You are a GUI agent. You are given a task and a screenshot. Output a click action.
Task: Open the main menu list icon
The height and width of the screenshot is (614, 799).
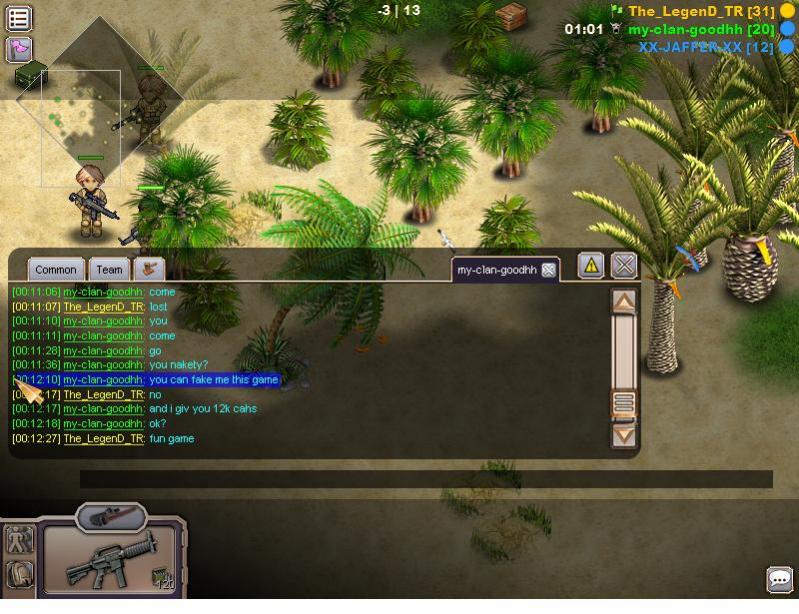19,18
